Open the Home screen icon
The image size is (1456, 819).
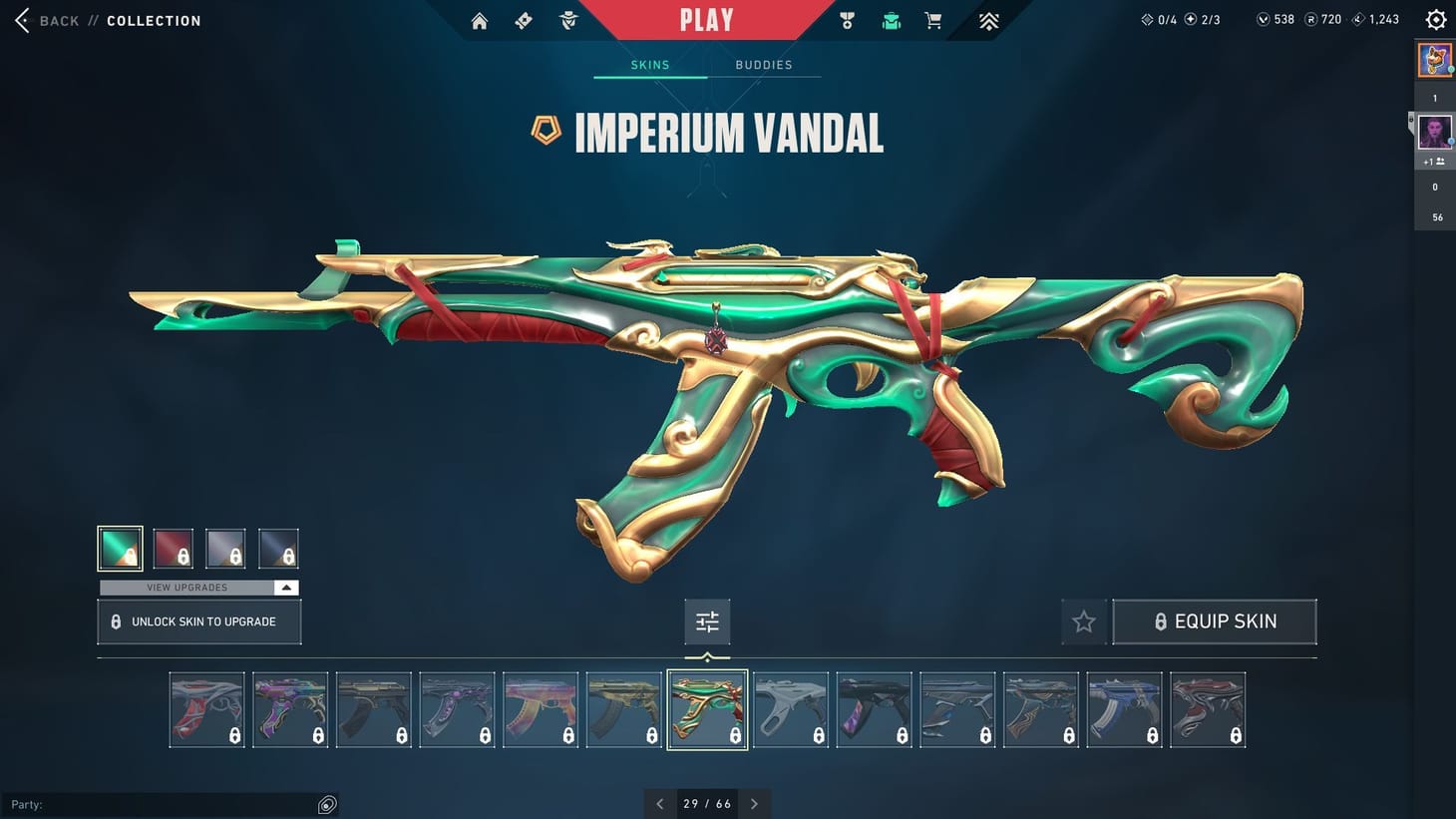pyautogui.click(x=480, y=20)
